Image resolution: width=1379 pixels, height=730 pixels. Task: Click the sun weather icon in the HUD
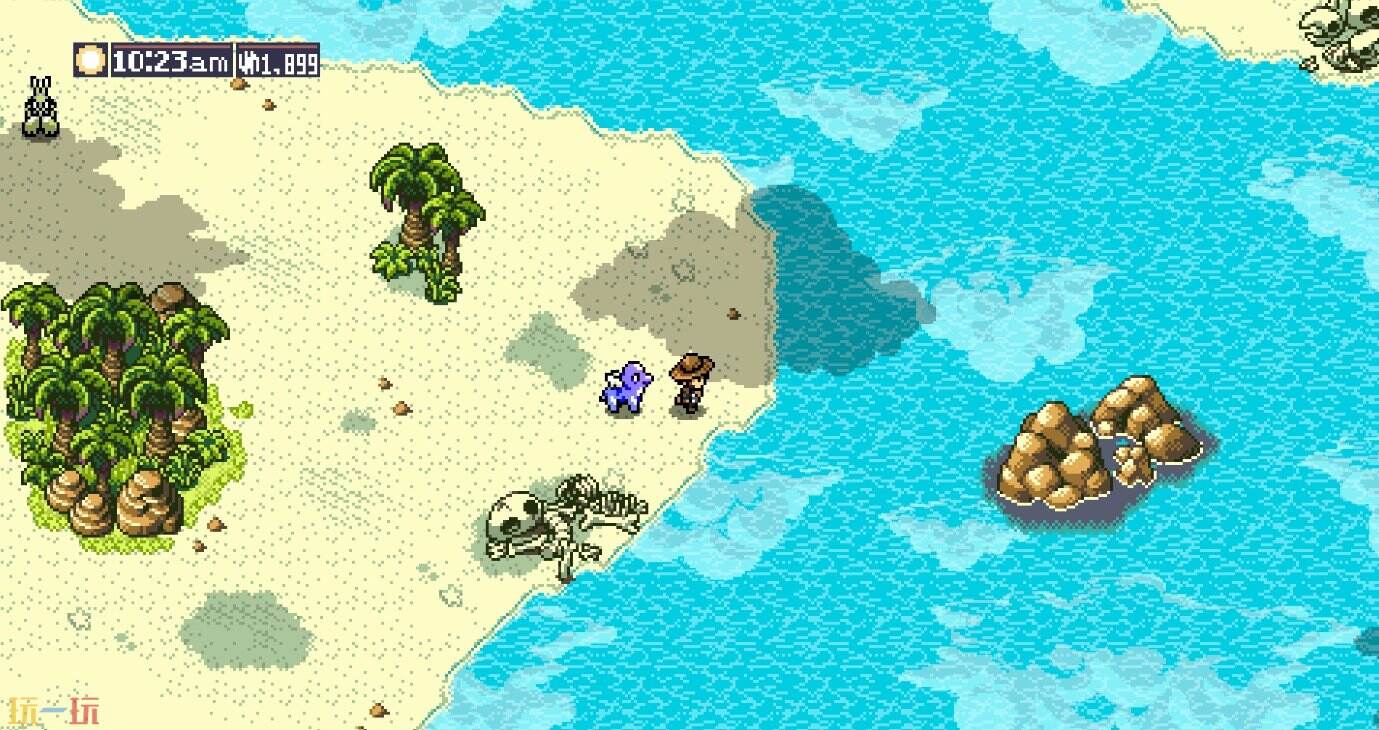pos(91,60)
